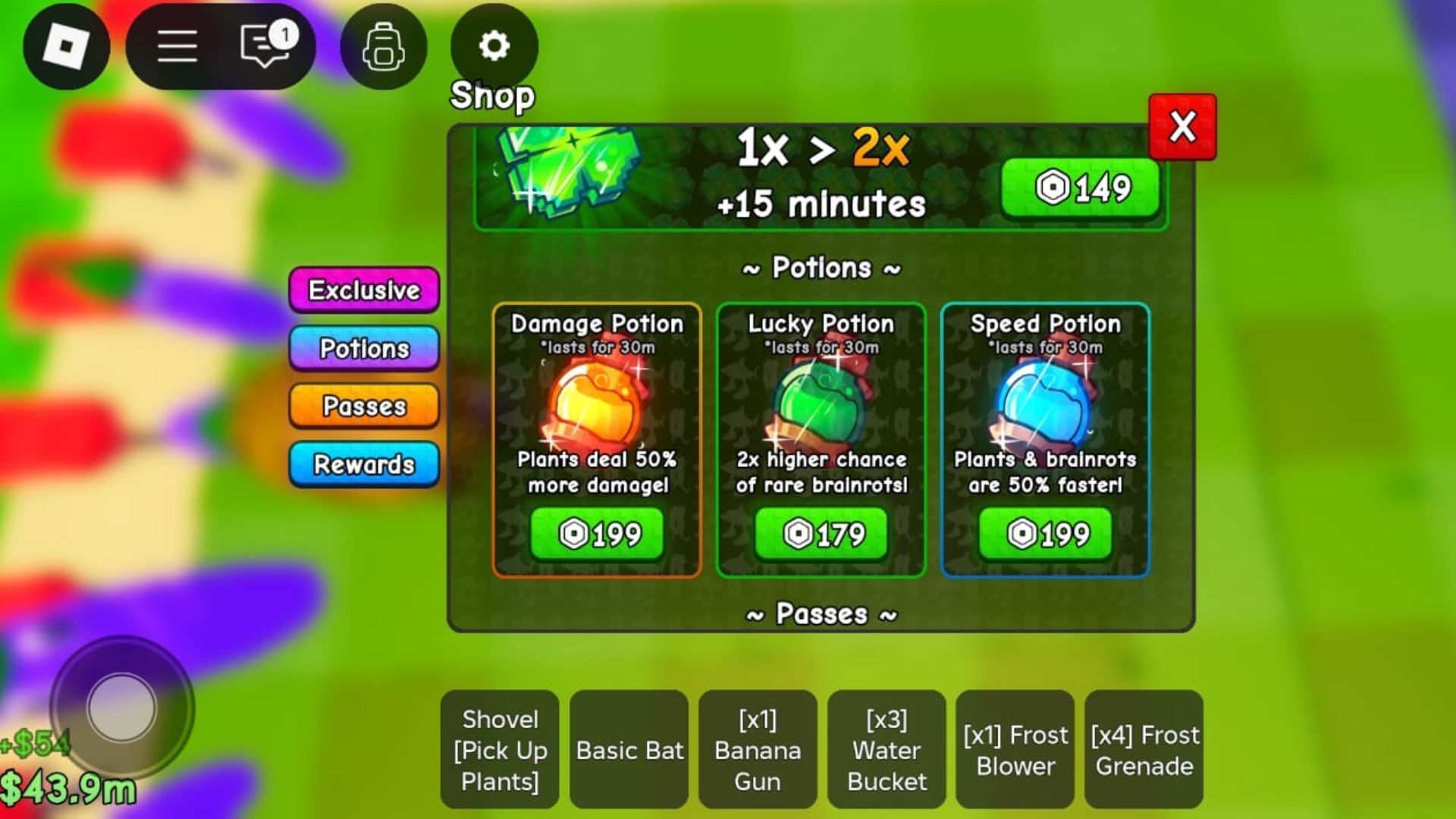Show the Rewards section
The image size is (1456, 819).
click(364, 464)
